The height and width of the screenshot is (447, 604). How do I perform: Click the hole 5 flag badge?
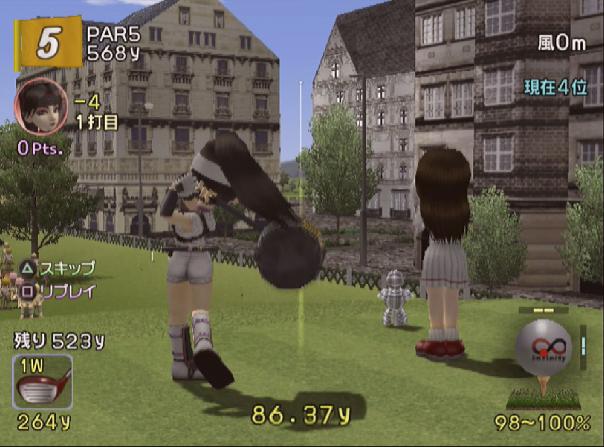click(x=43, y=44)
